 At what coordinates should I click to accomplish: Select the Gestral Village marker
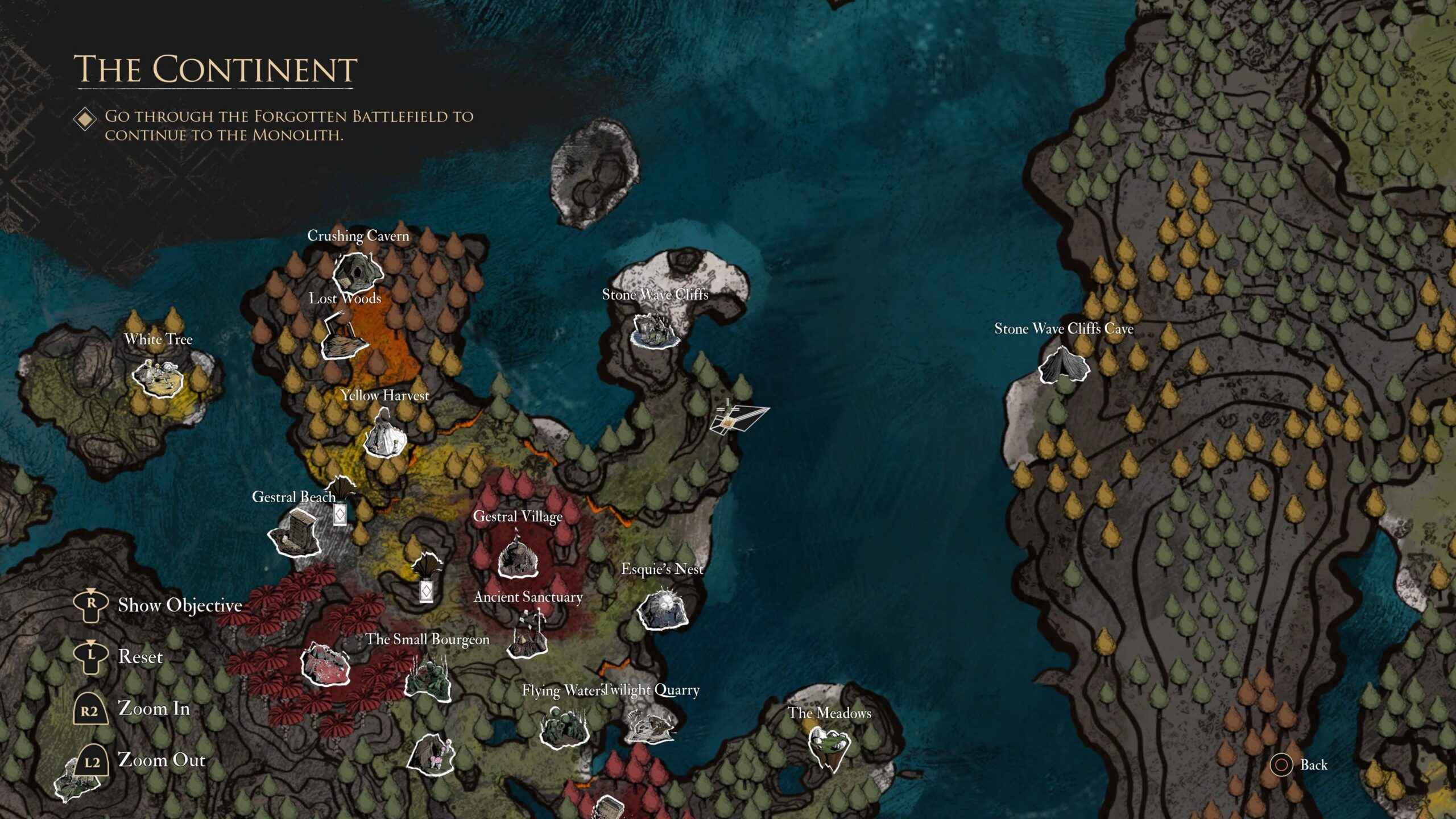pos(518,557)
